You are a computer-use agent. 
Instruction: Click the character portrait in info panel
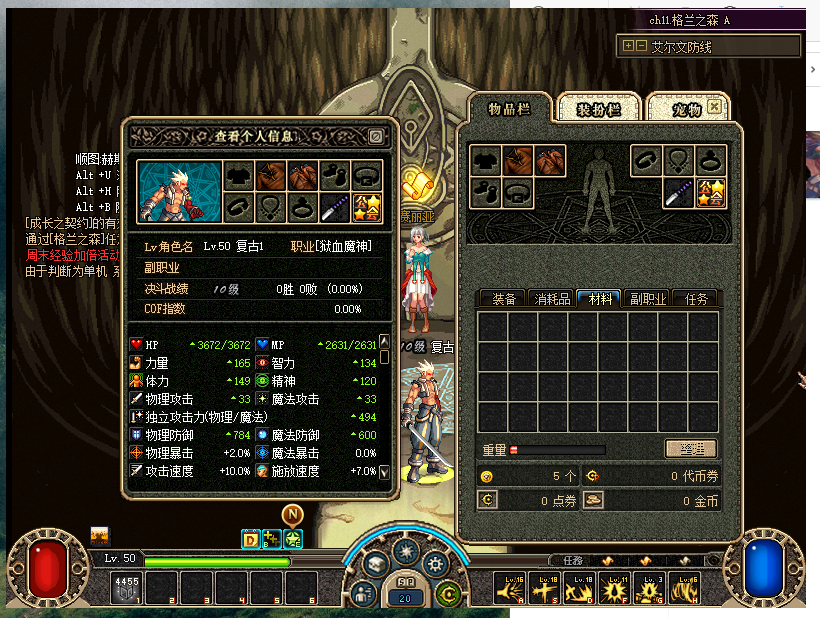177,192
